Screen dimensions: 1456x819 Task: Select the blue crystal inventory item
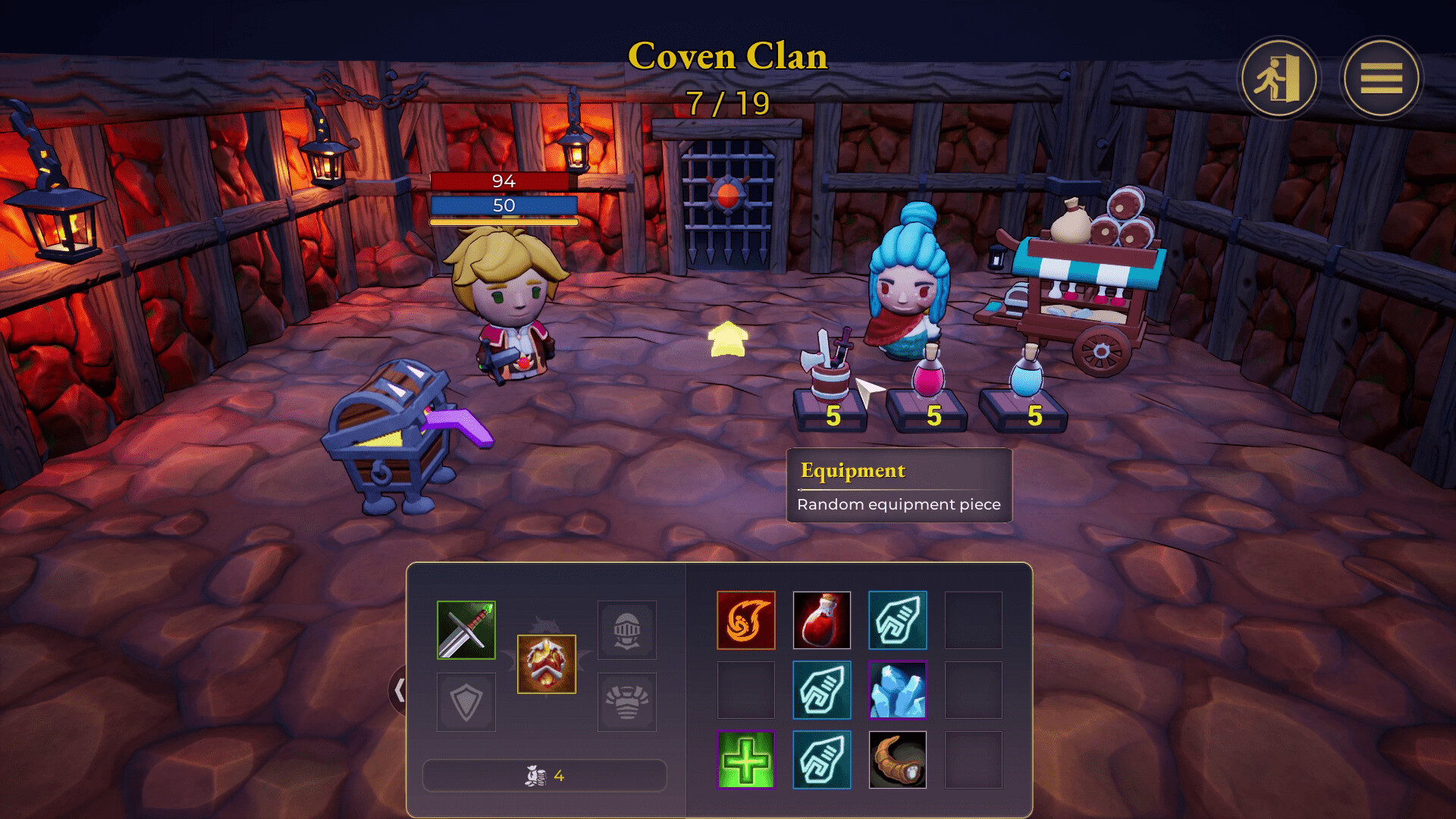tap(898, 690)
